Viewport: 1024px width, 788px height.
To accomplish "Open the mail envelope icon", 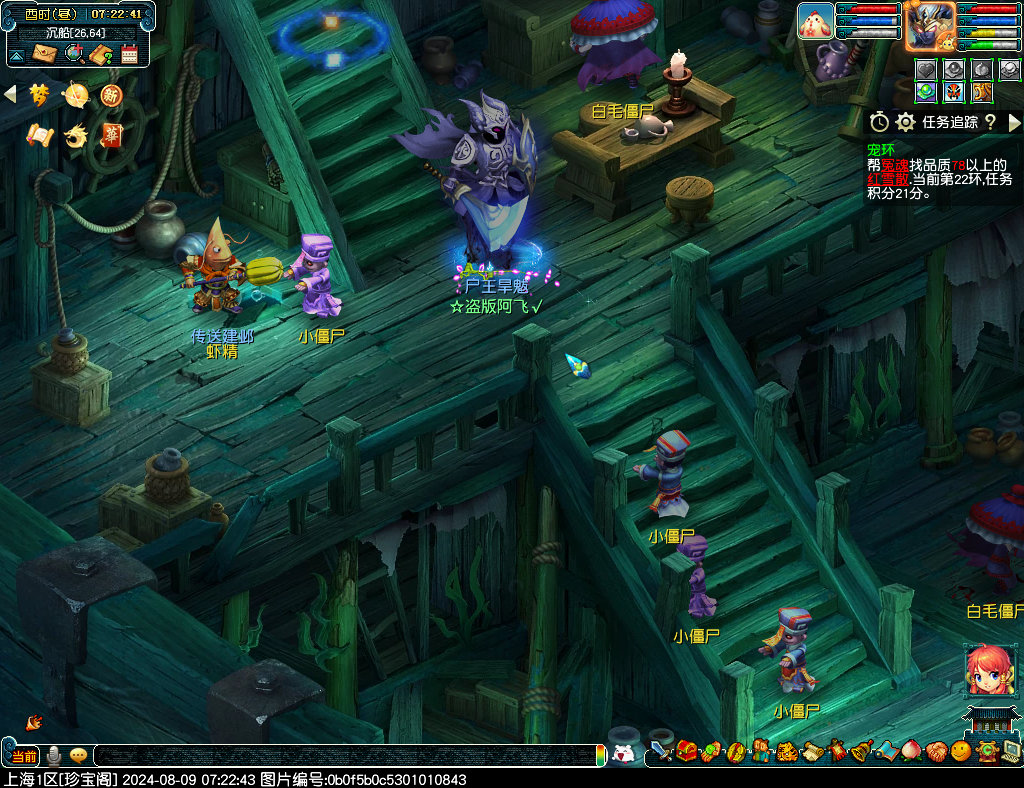I will coord(45,54).
